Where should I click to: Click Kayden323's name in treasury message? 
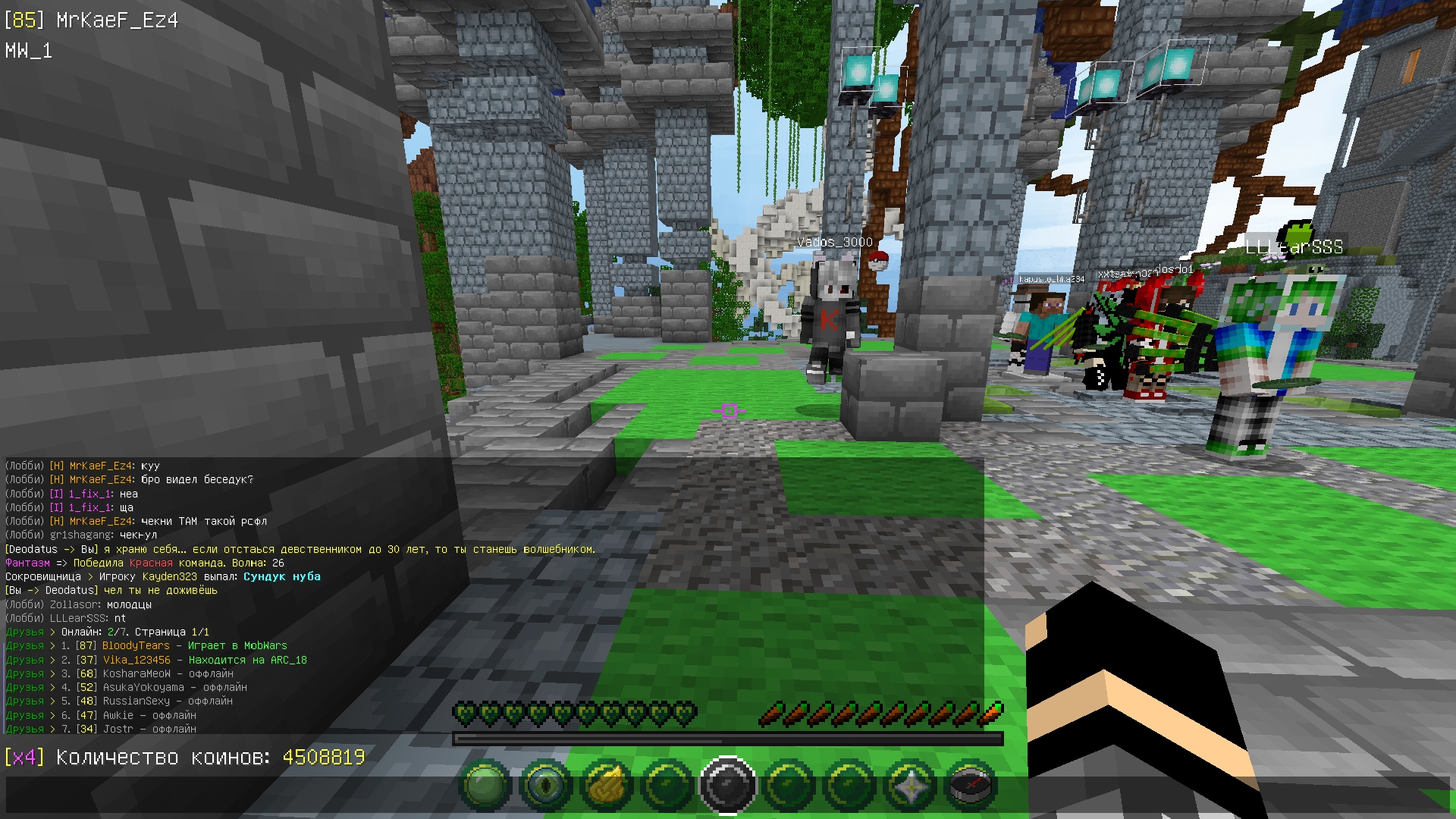[x=169, y=576]
